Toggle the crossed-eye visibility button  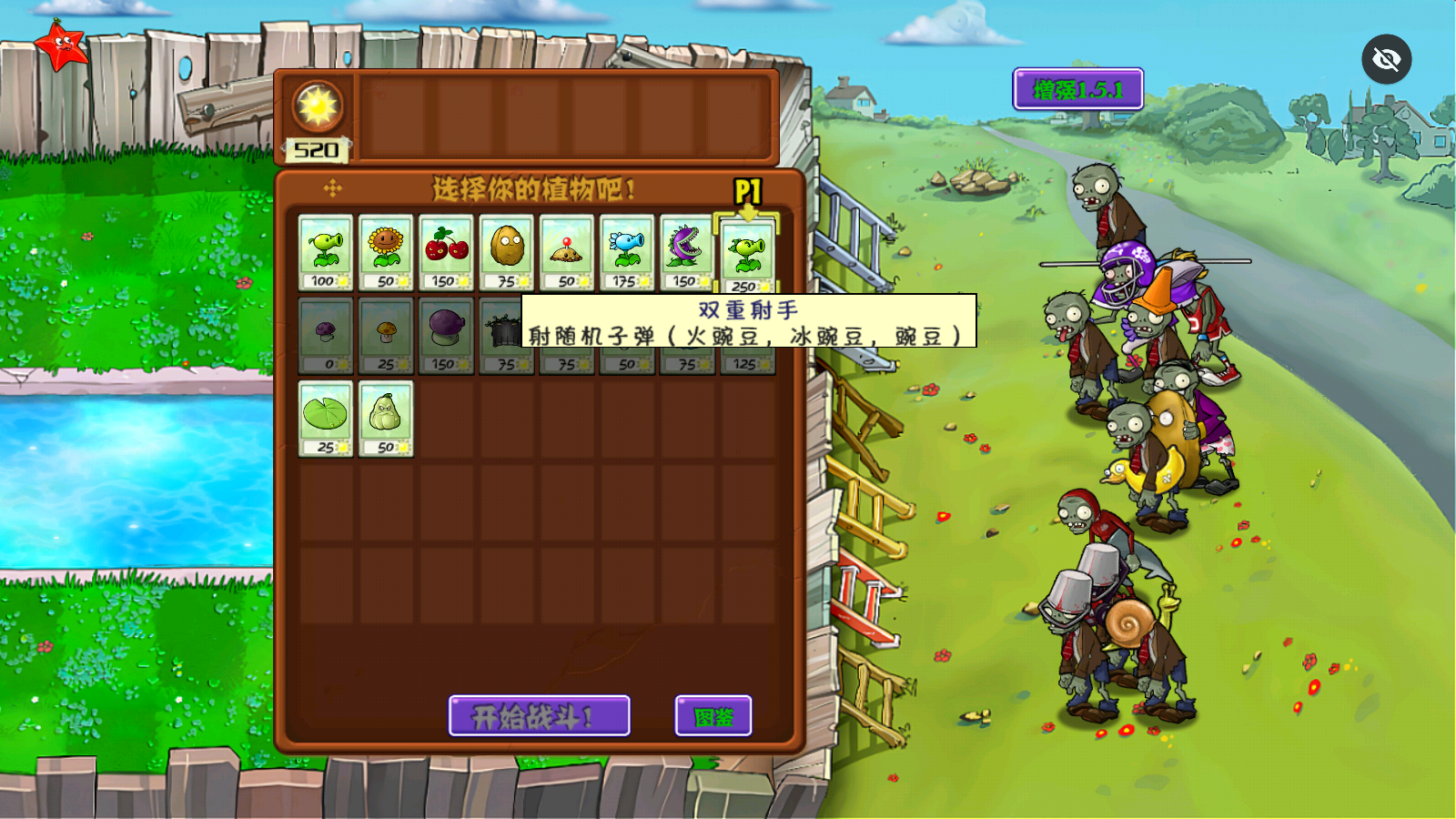click(x=1386, y=59)
